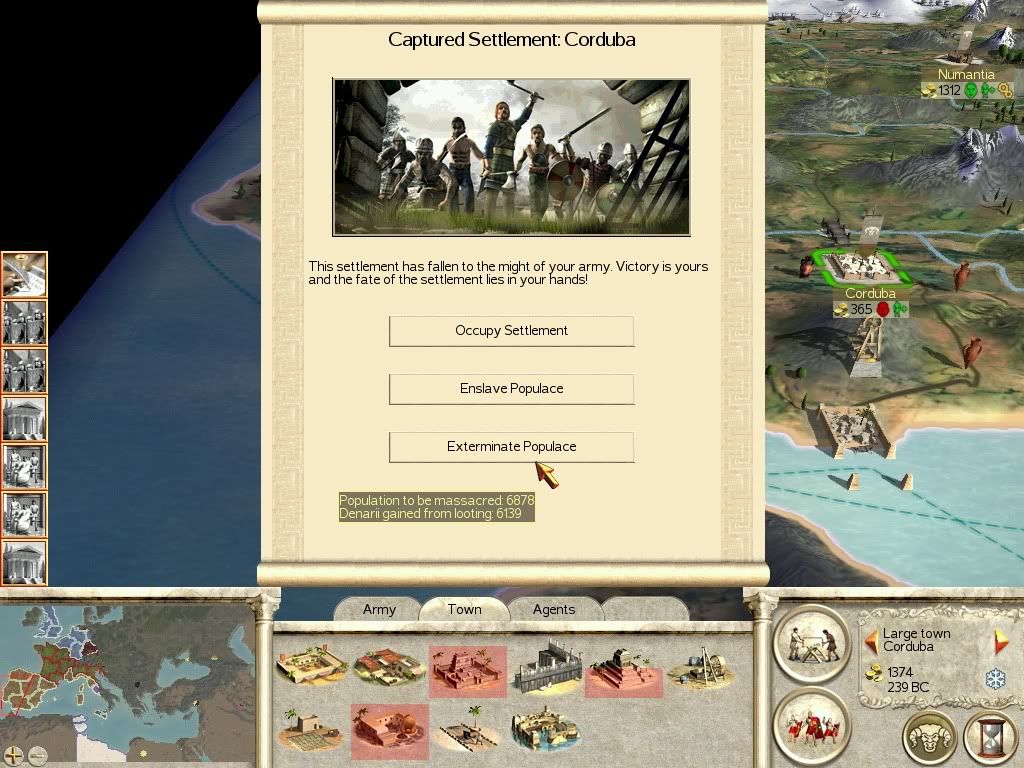
Task: Click the Exterminate Populace button
Action: 511,447
